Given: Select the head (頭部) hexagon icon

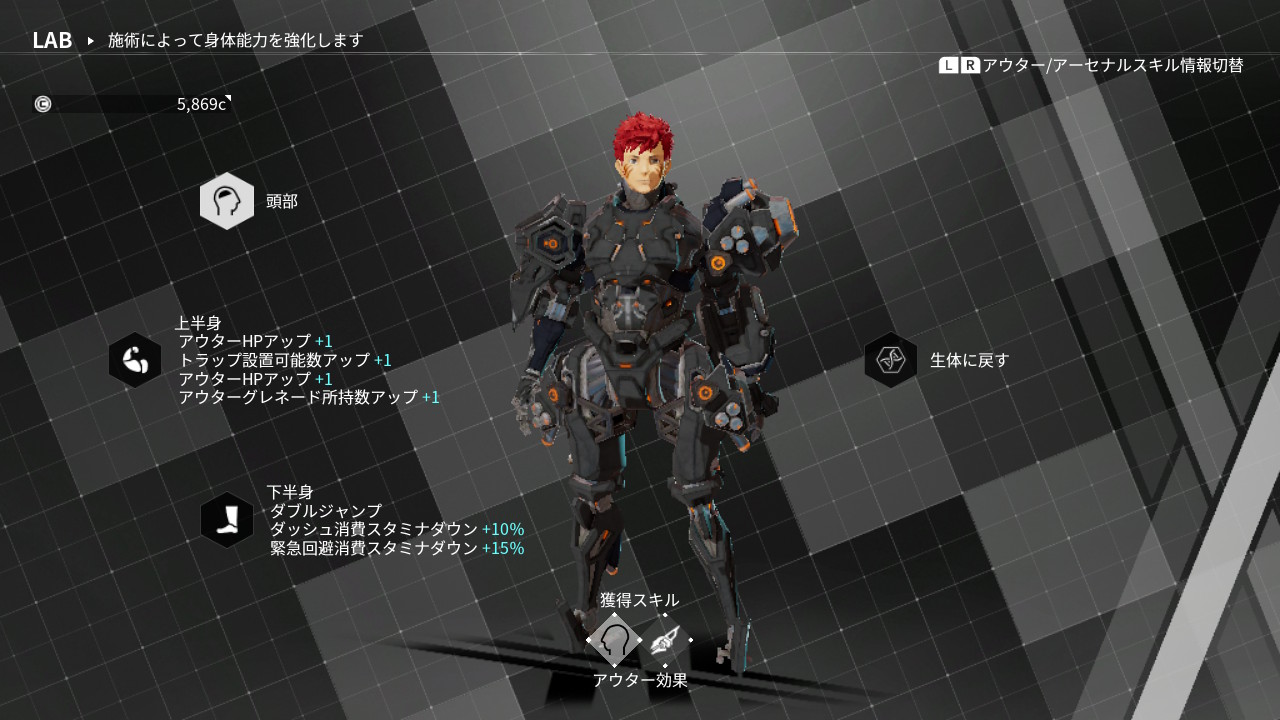Looking at the screenshot, I should pyautogui.click(x=227, y=201).
